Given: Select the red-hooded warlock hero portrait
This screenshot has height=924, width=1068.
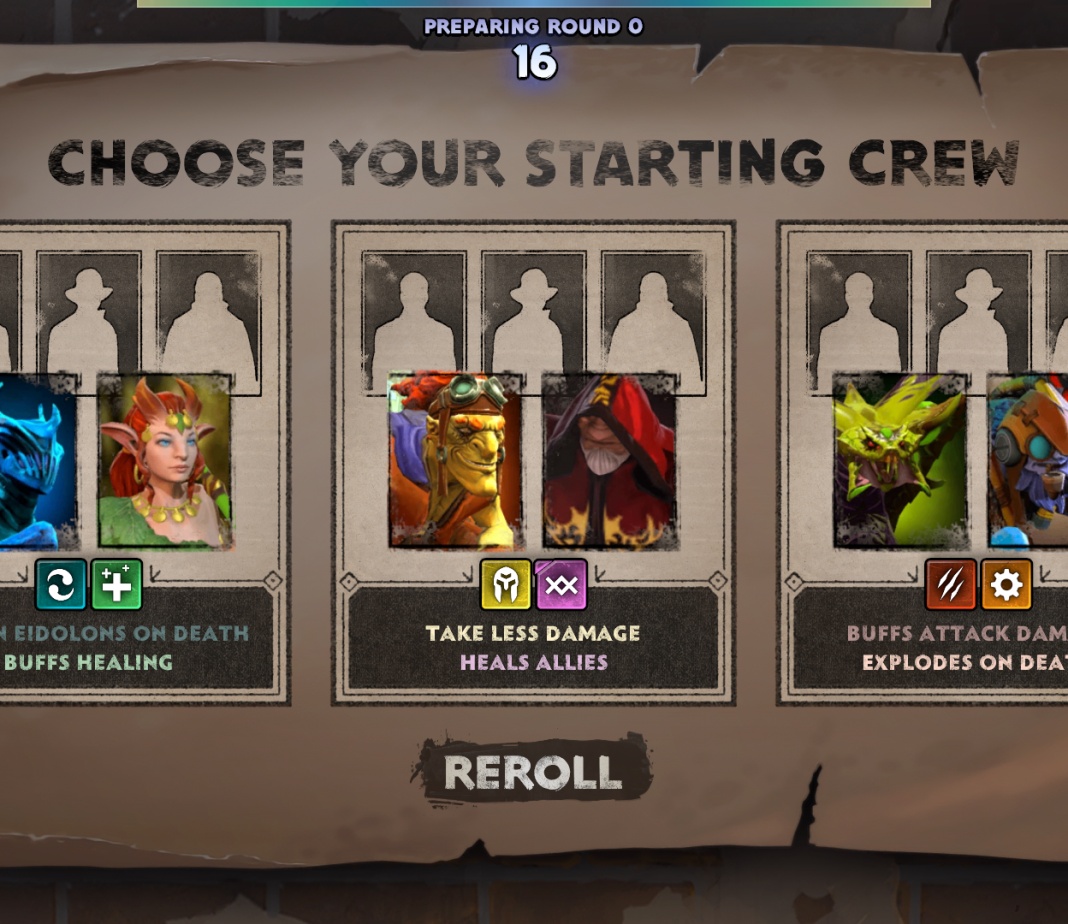Looking at the screenshot, I should 610,462.
